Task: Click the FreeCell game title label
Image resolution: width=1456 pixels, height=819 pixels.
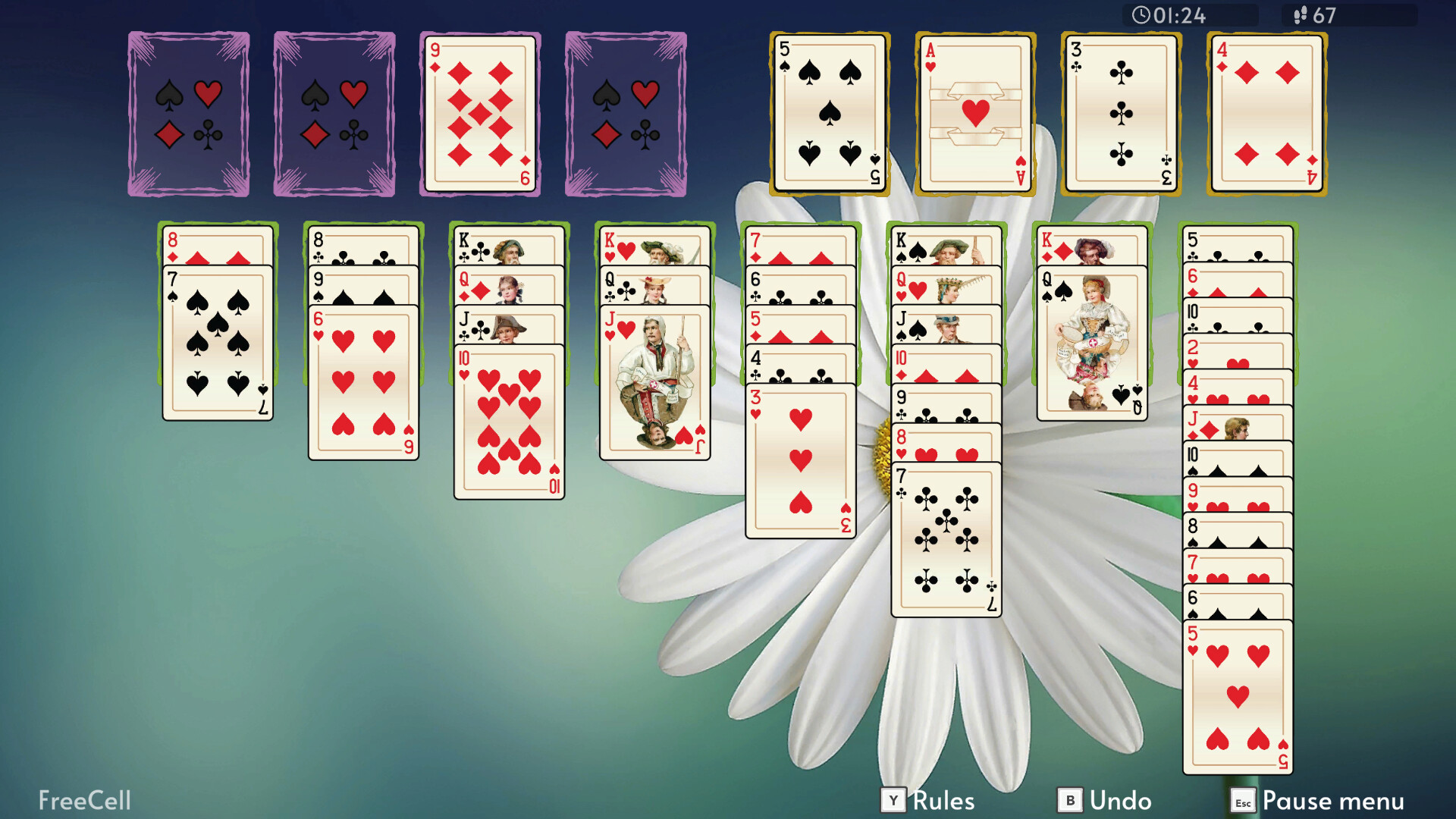Action: point(83,800)
